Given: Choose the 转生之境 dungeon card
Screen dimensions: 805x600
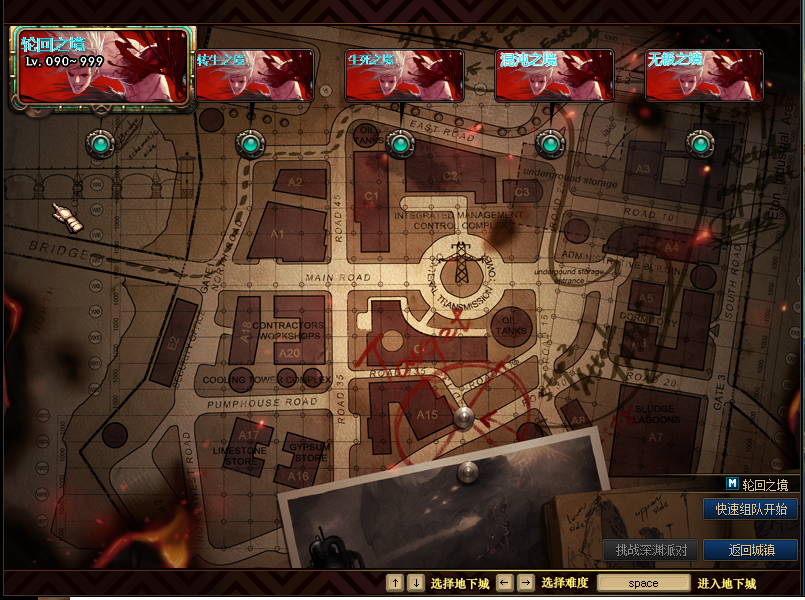Looking at the screenshot, I should coord(254,75).
